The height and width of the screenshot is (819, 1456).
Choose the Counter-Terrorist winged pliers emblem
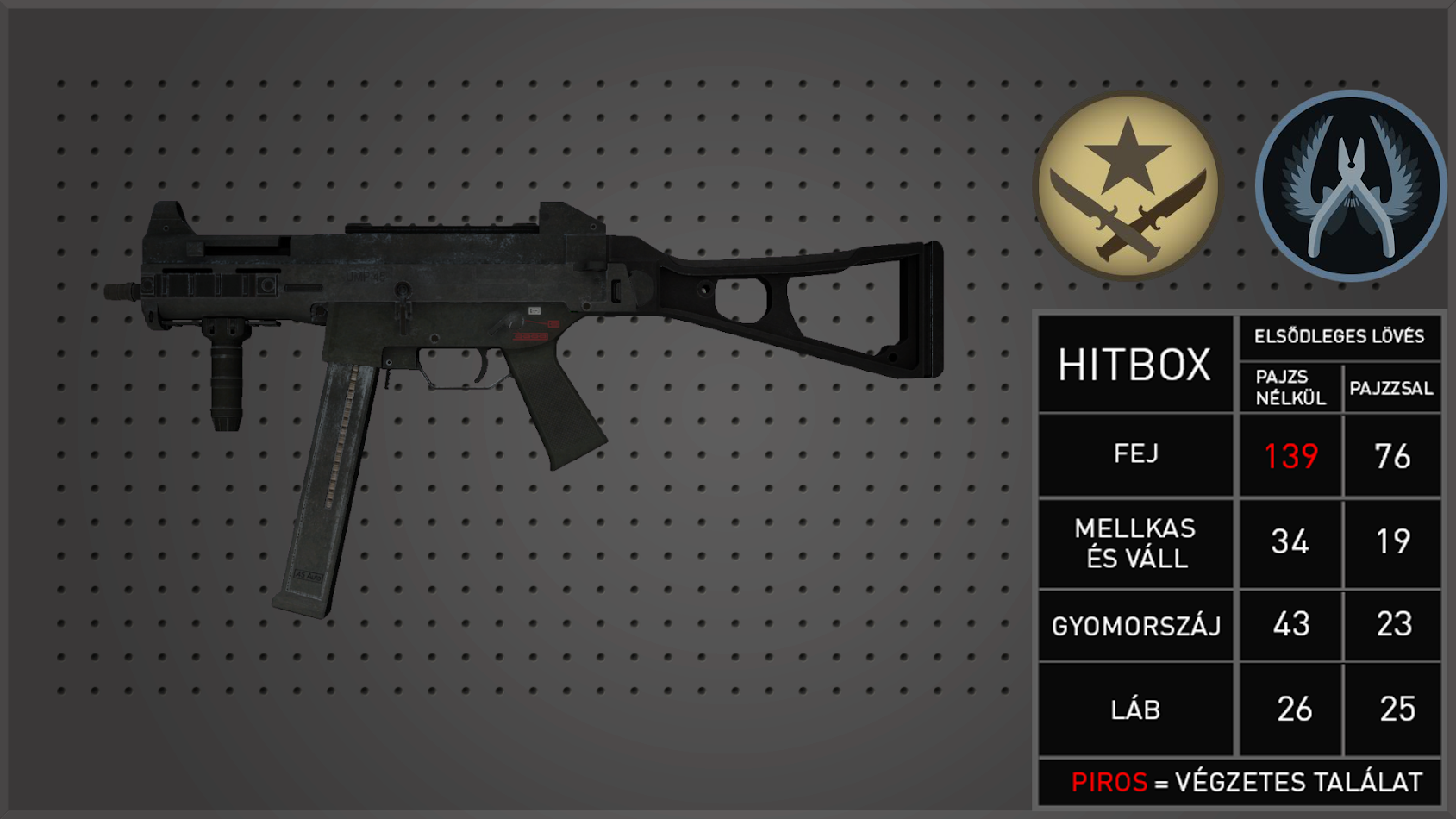[x=1350, y=186]
